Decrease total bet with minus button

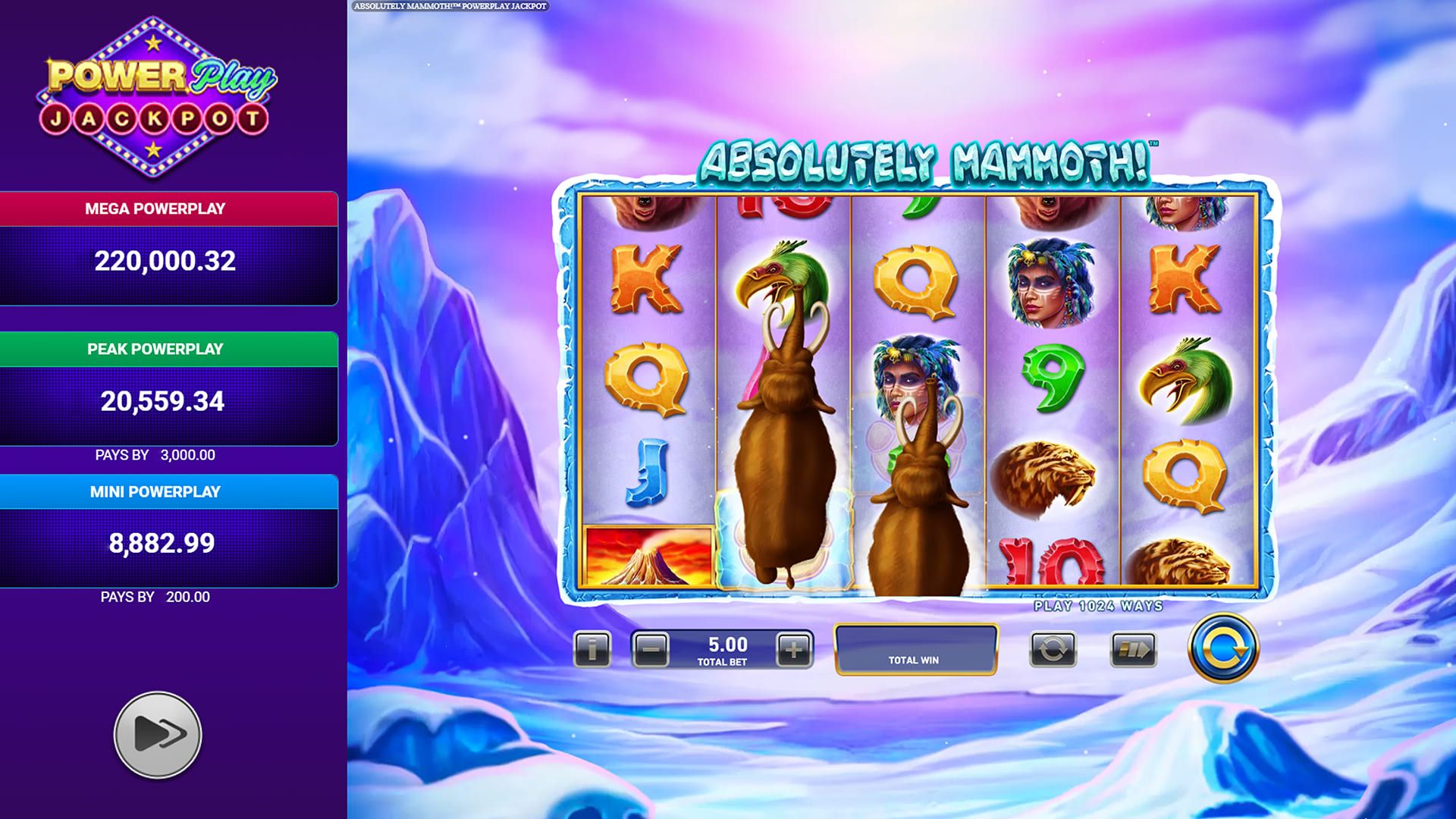(651, 650)
